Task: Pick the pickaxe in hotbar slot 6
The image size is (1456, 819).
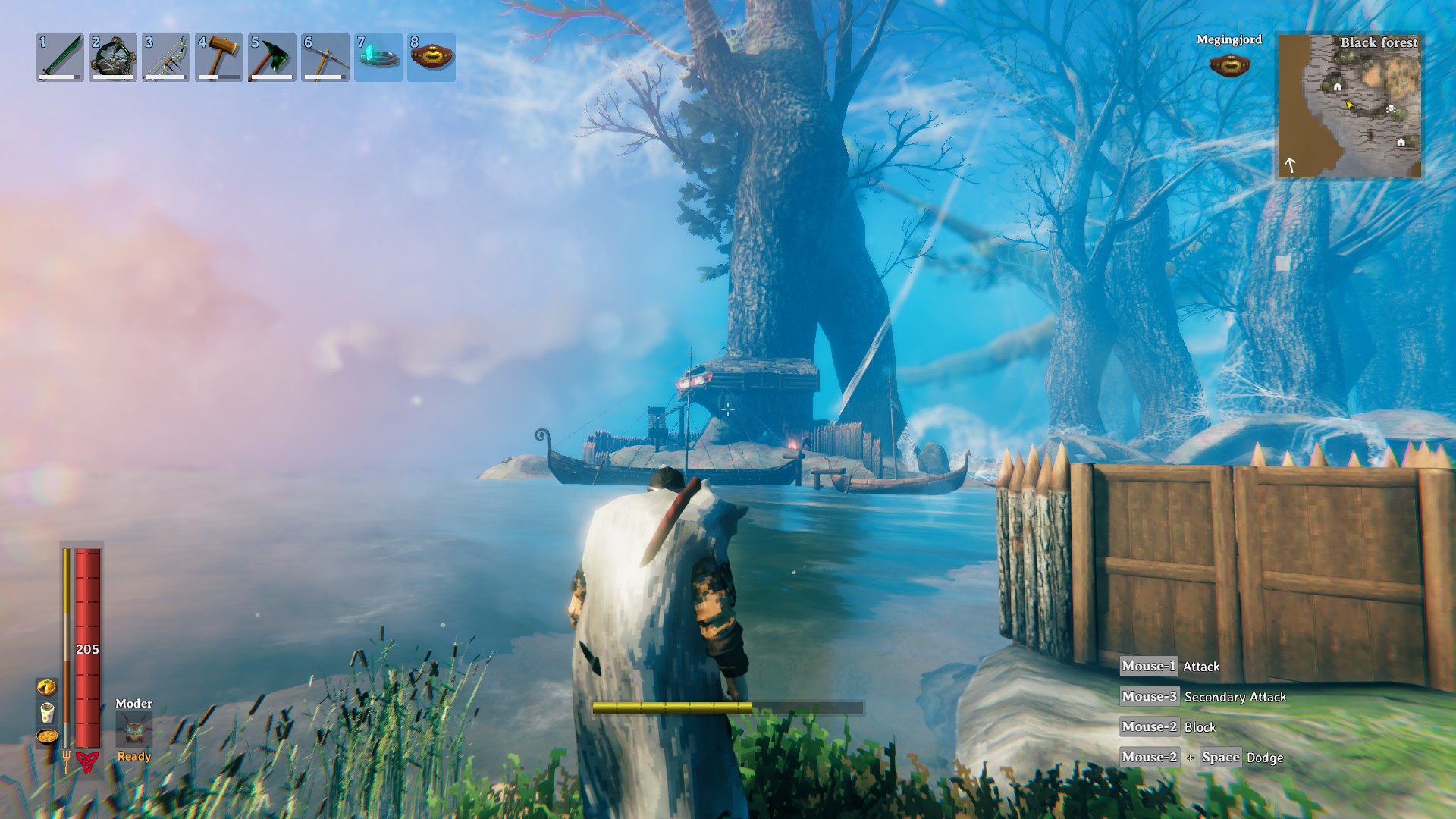Action: (x=325, y=58)
